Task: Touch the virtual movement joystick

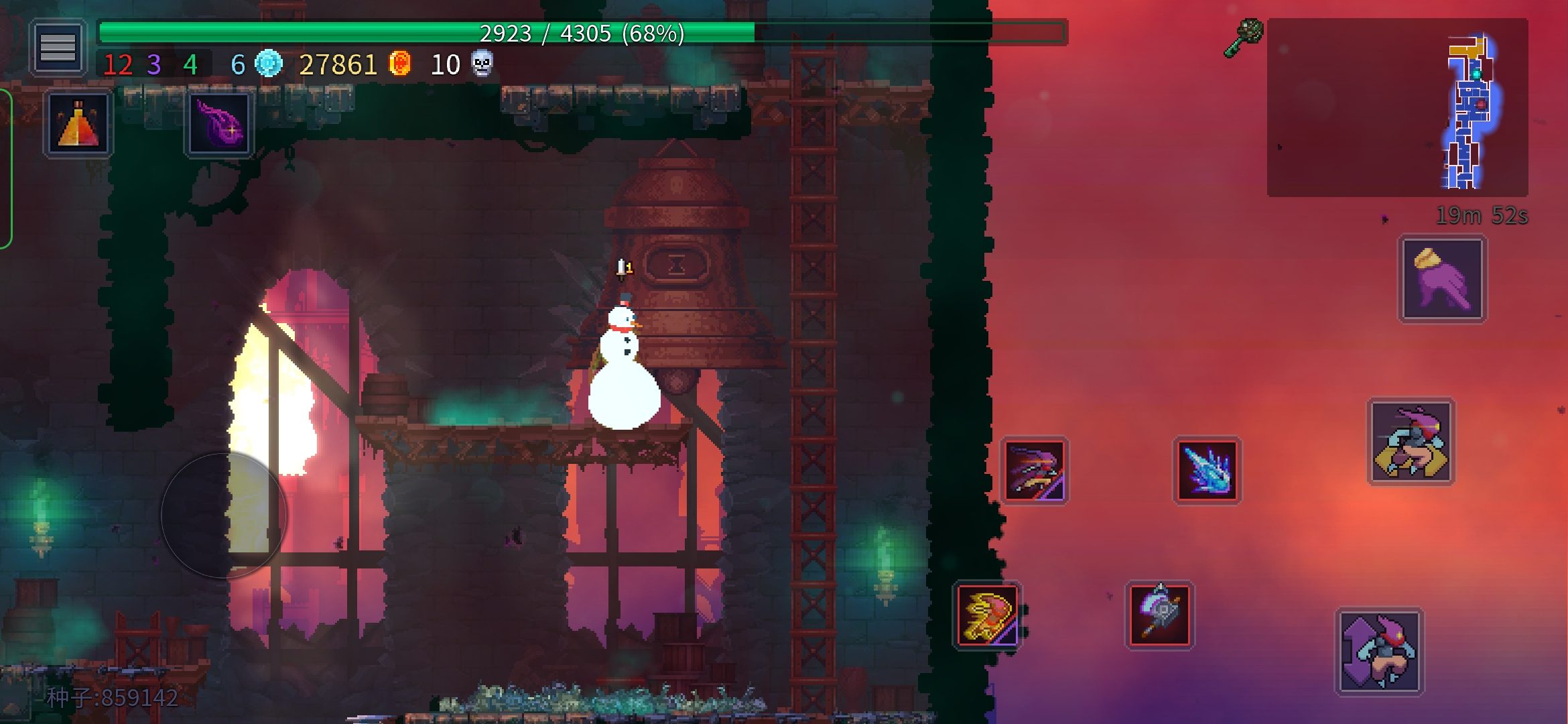Action: (x=224, y=515)
